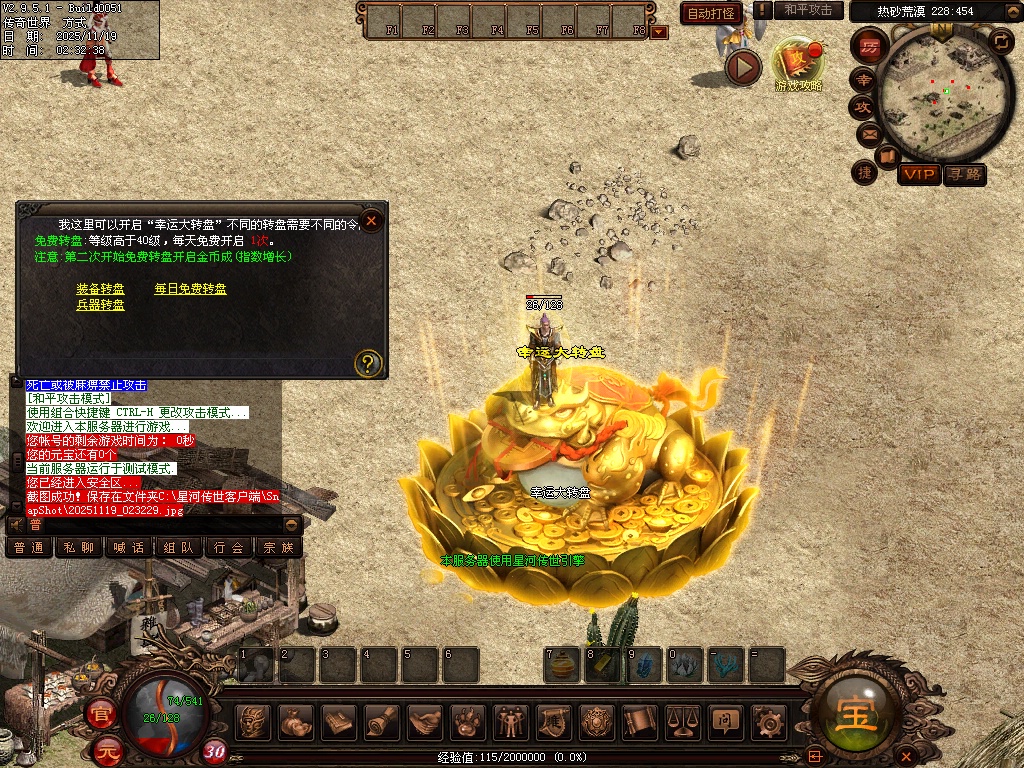Toggle 自动打怪 auto-fight button

point(711,14)
